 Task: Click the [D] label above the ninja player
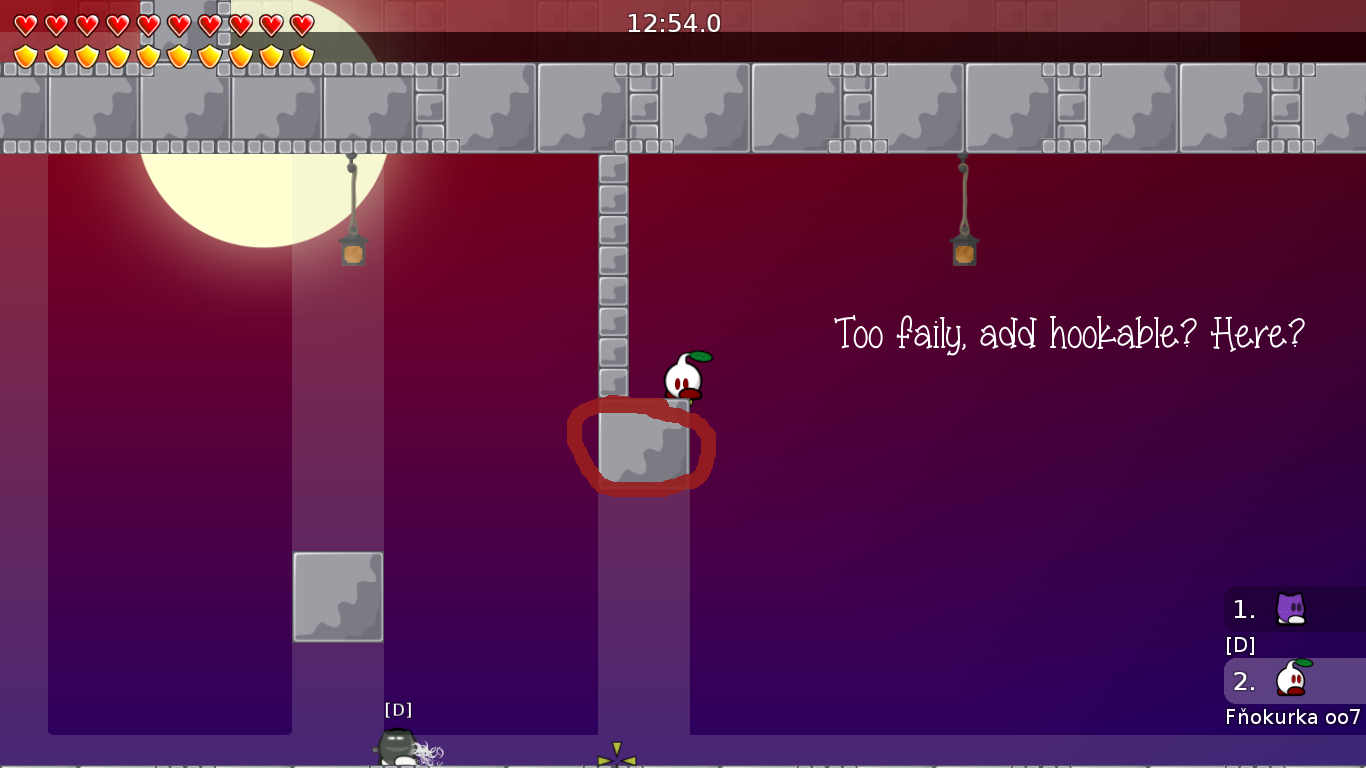coord(398,709)
